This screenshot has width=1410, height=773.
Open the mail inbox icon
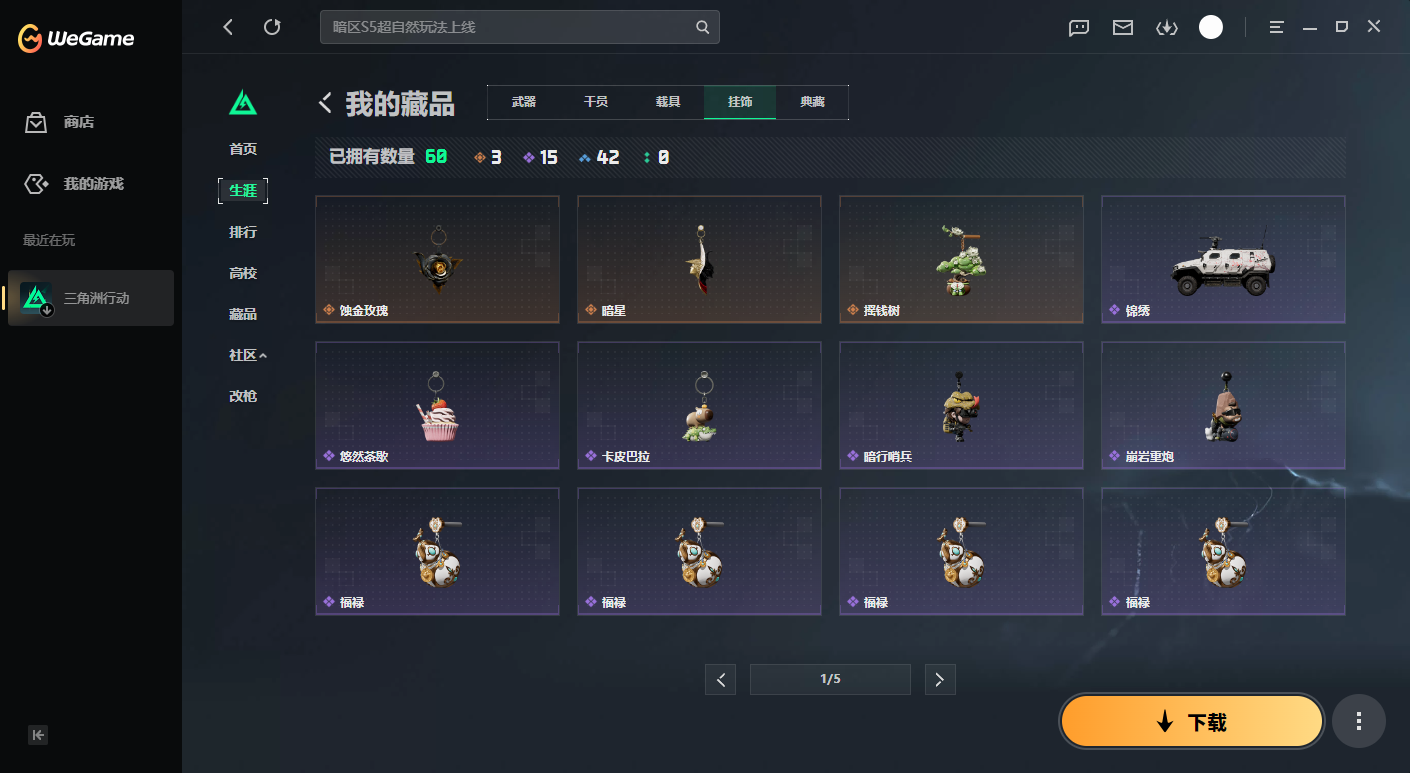(x=1122, y=27)
